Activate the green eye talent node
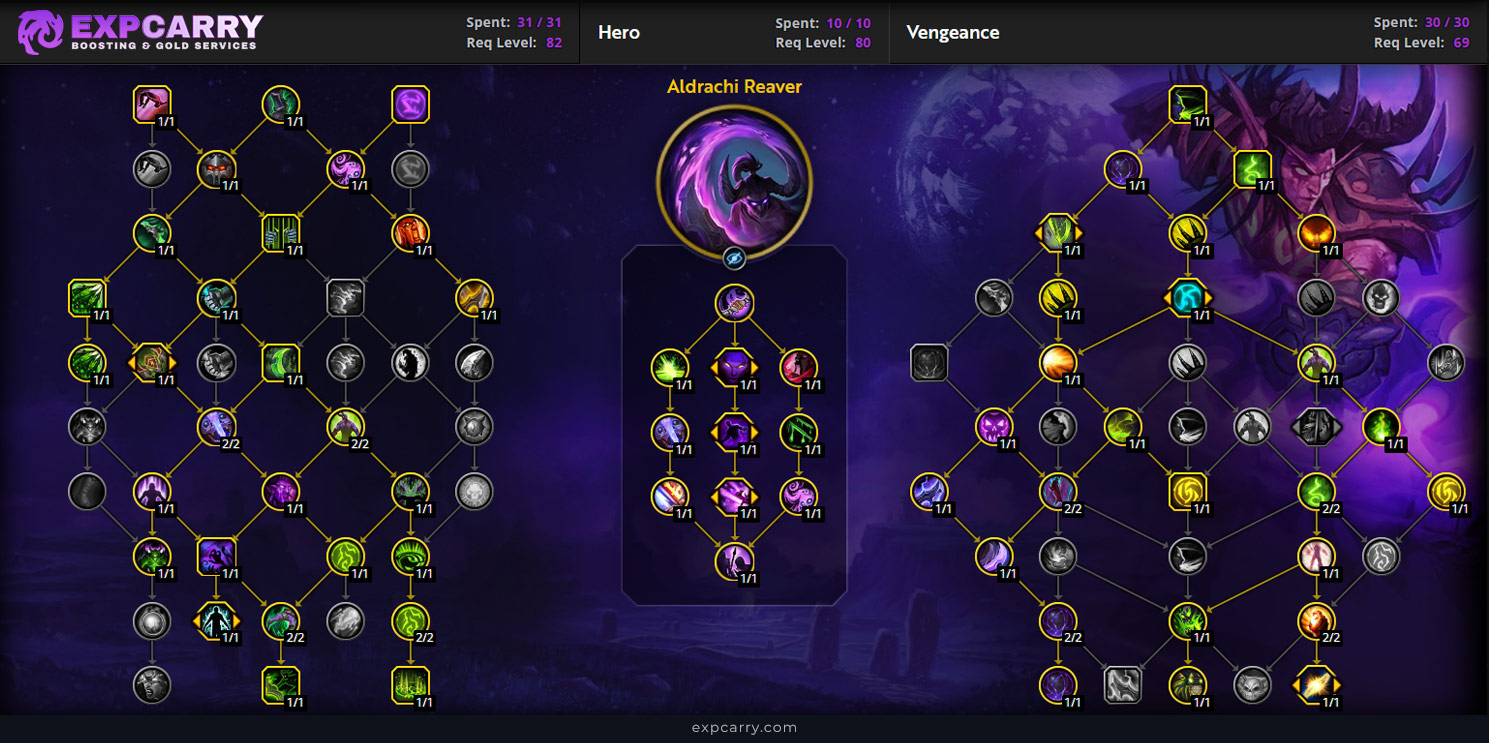This screenshot has height=743, width=1489. pos(410,557)
